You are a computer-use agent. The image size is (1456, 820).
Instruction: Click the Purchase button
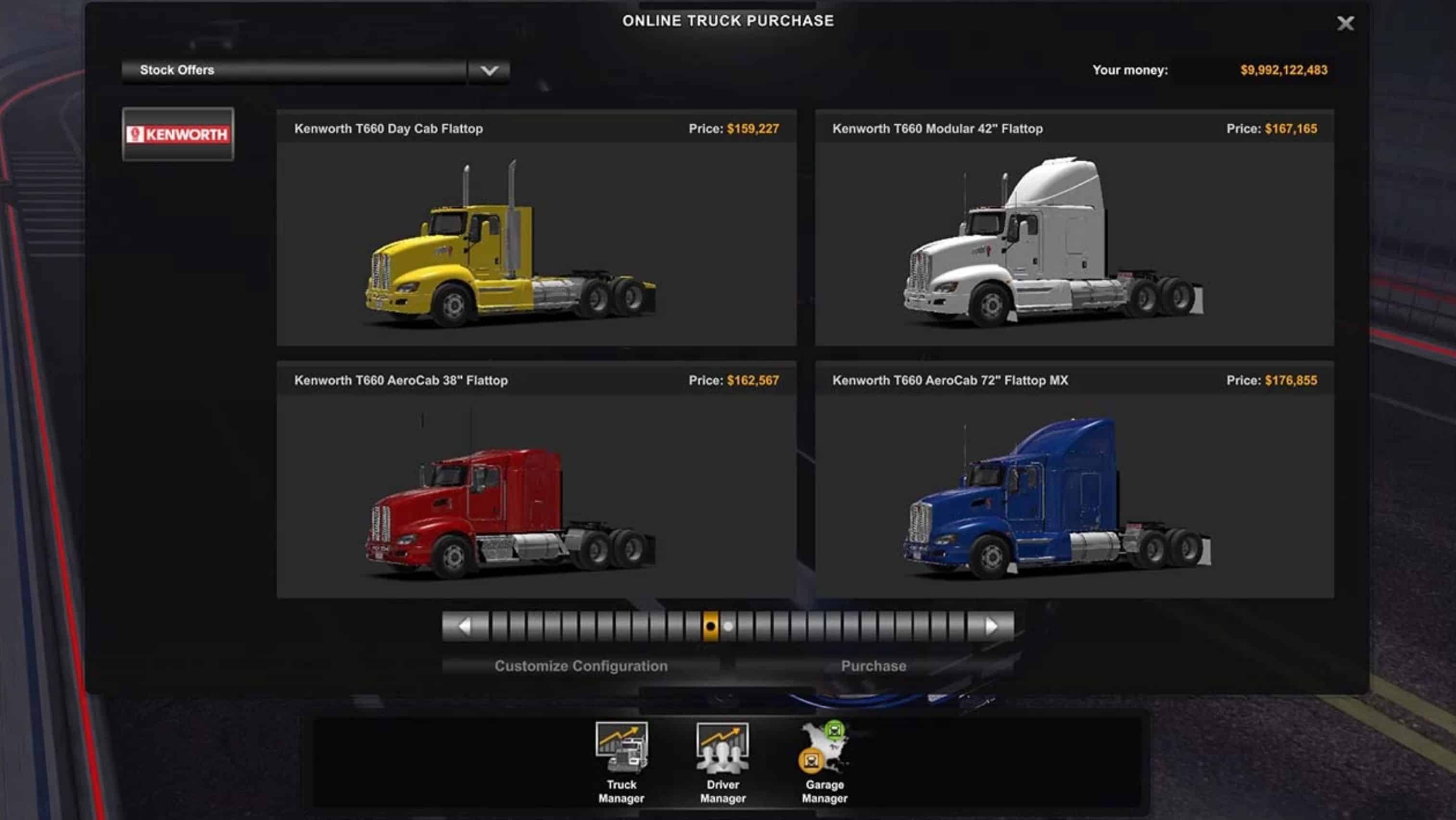click(x=873, y=666)
